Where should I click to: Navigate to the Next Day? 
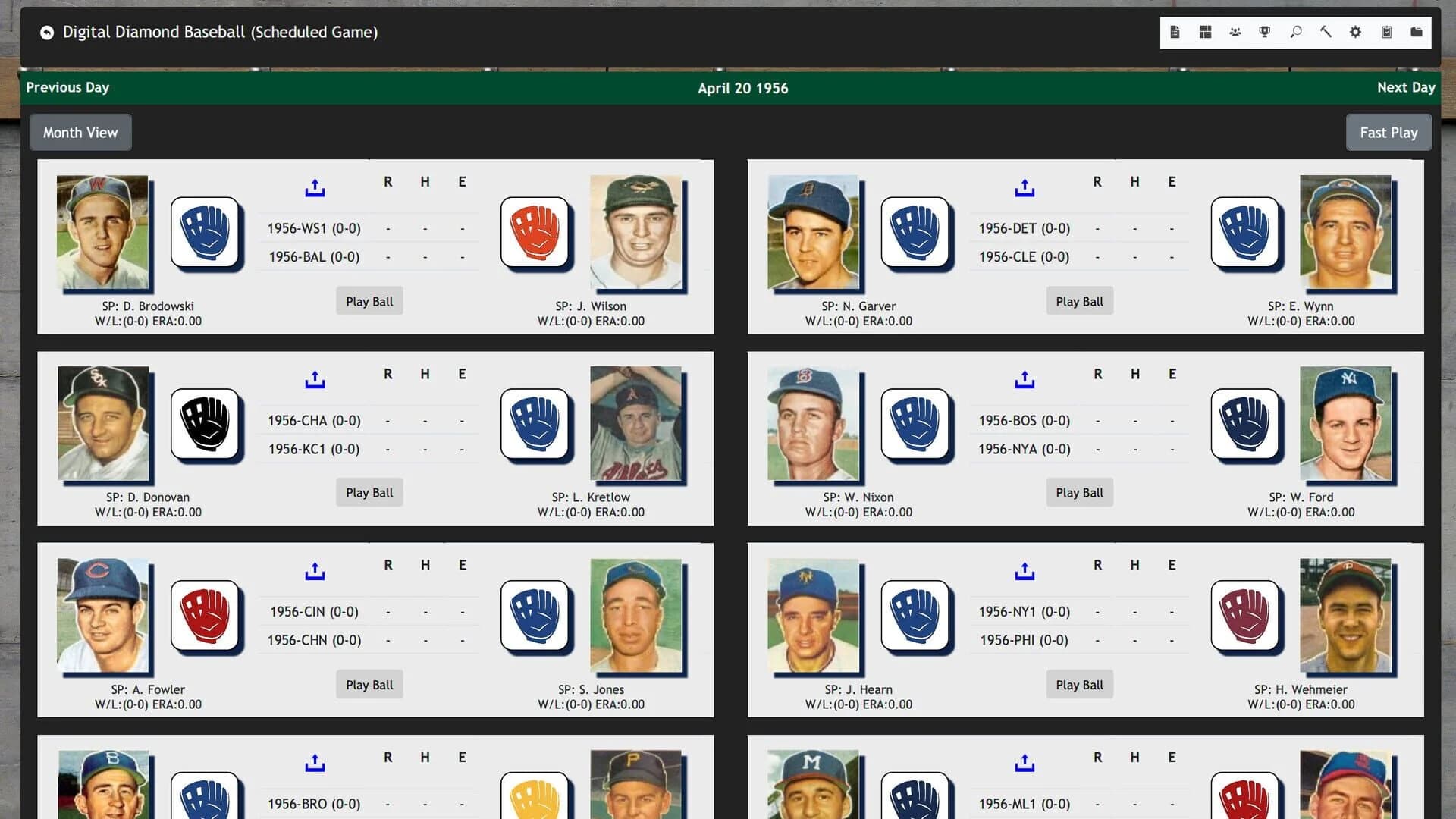click(1405, 87)
